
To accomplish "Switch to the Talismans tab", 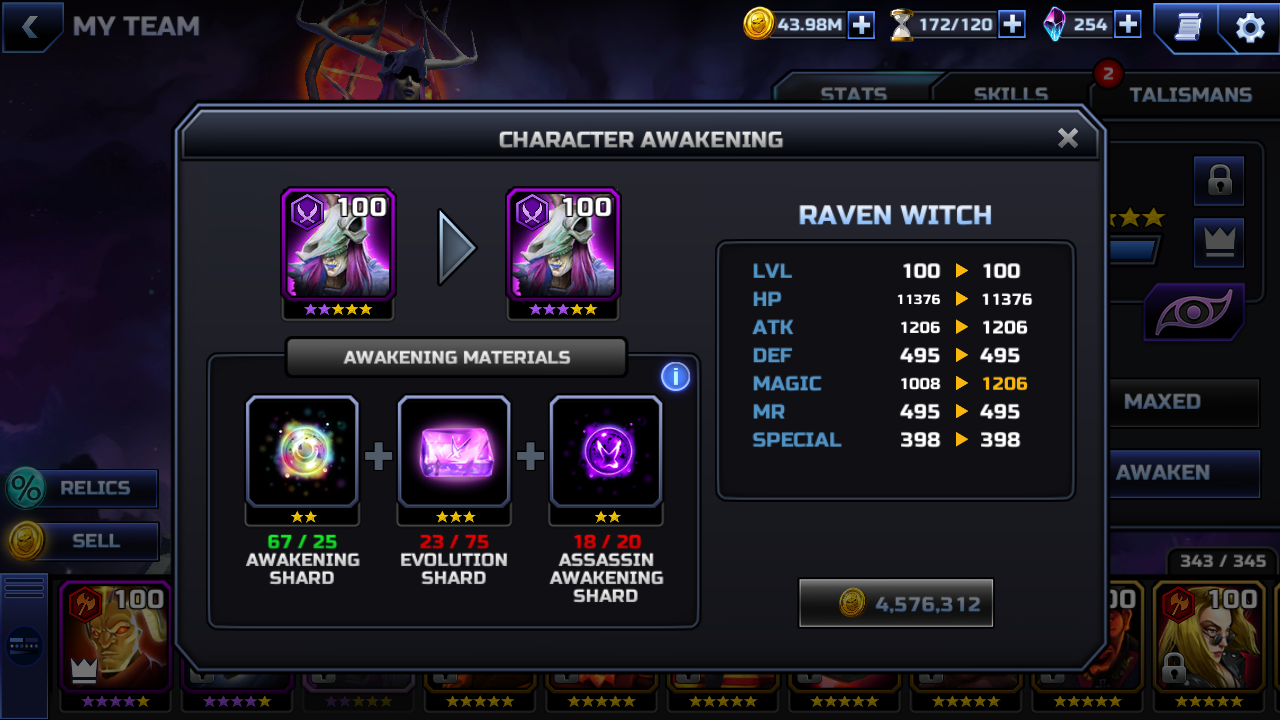I will (1190, 94).
